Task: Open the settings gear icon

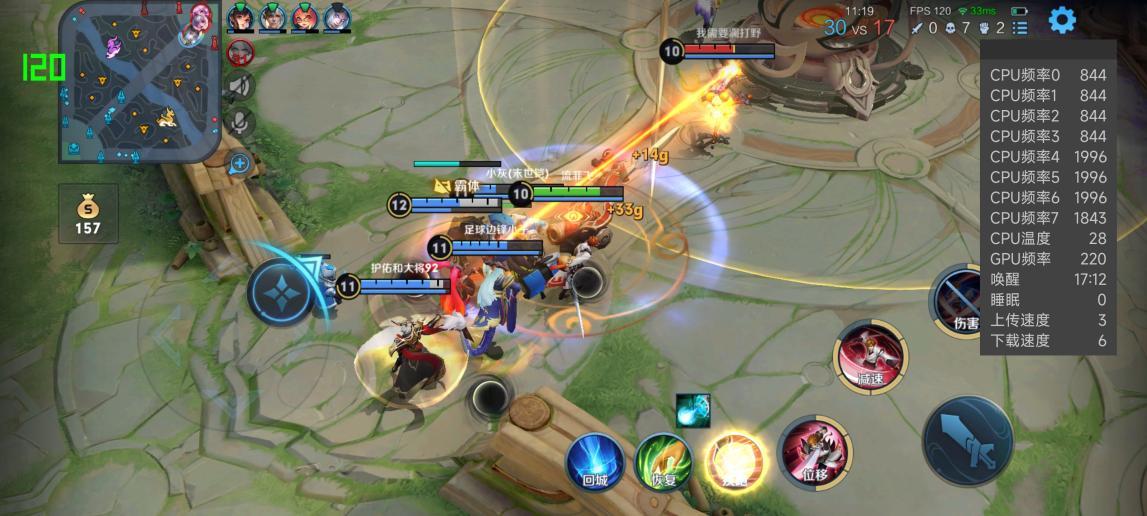Action: [1062, 19]
